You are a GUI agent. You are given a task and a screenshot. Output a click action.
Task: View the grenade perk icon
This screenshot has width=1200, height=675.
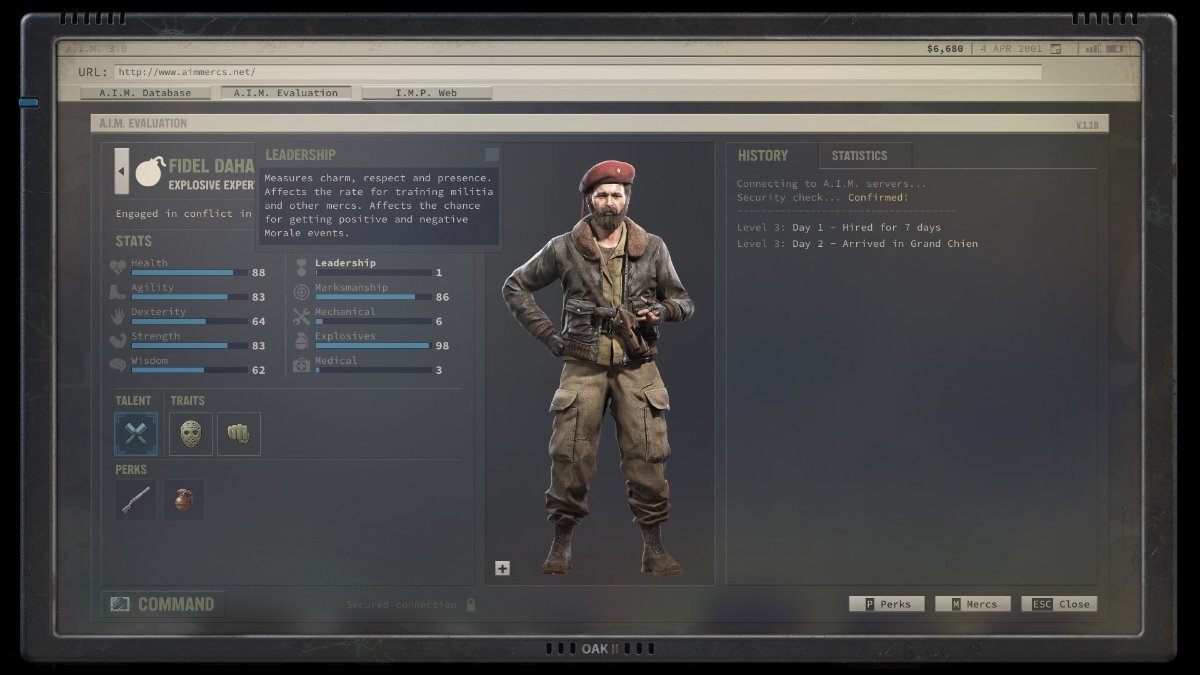(184, 500)
